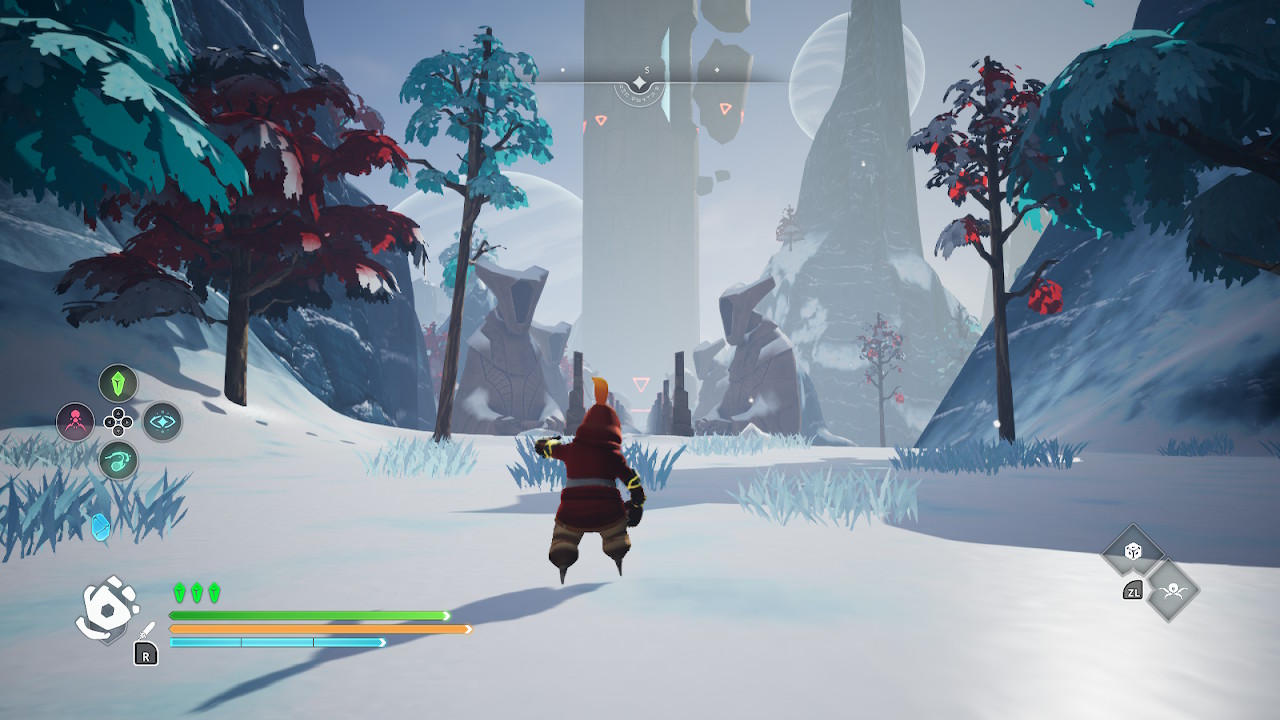Click the compass diamond marker
Image resolution: width=1280 pixels, height=720 pixels.
click(x=640, y=82)
